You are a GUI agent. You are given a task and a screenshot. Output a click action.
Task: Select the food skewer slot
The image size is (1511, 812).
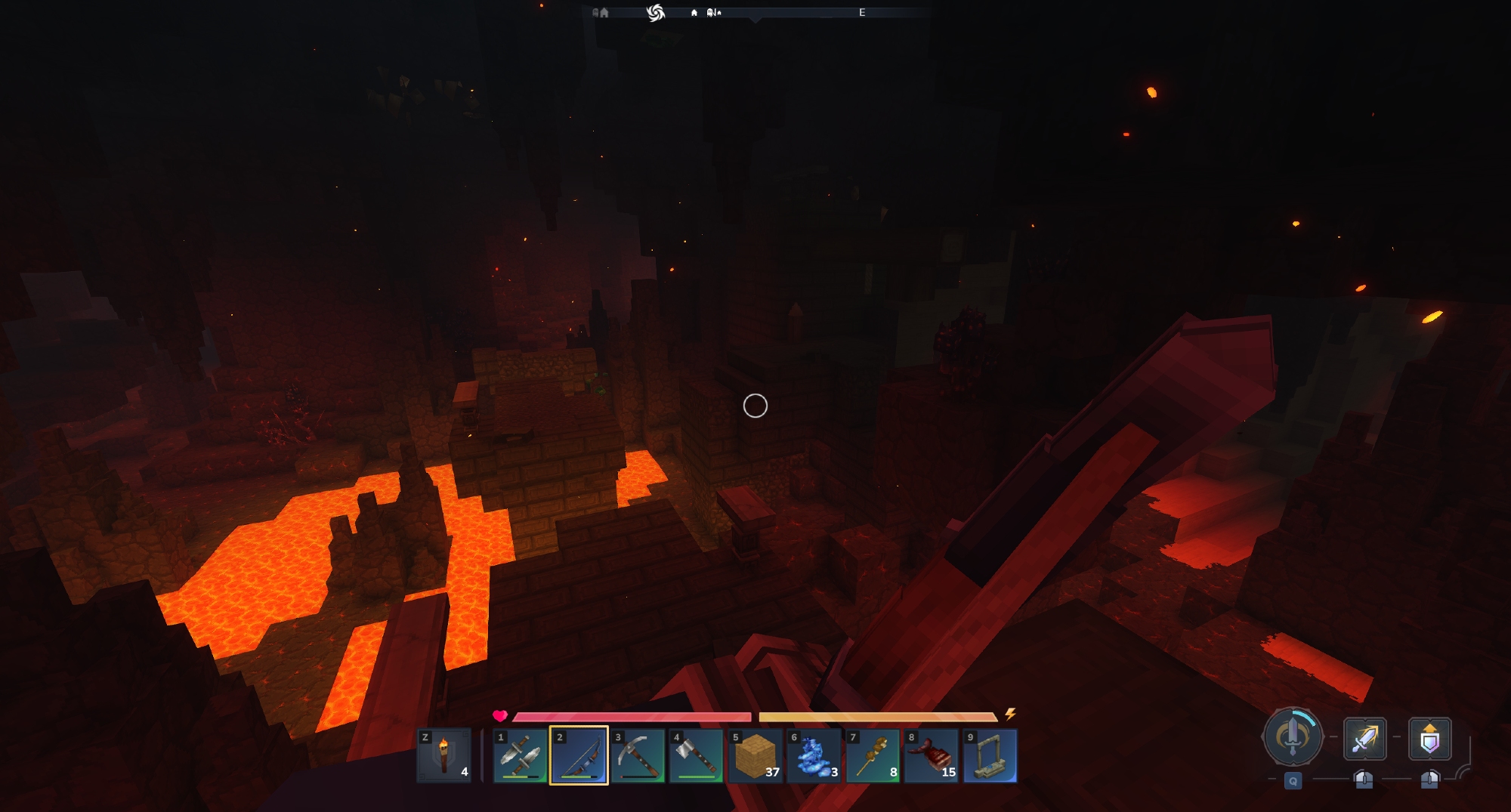pos(873,755)
